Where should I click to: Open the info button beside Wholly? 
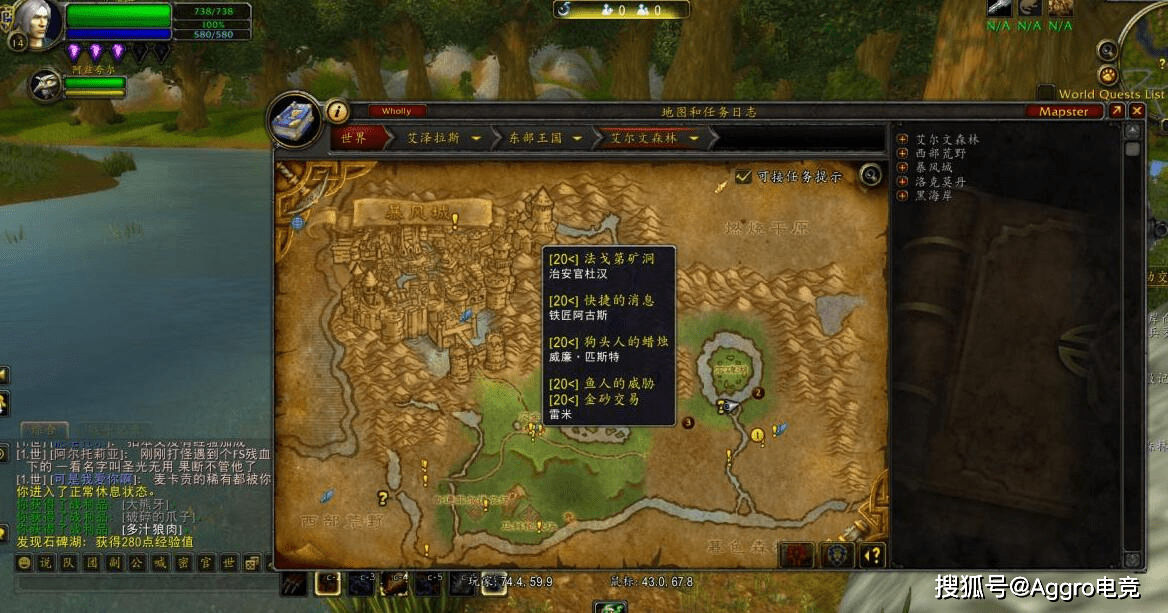point(338,112)
